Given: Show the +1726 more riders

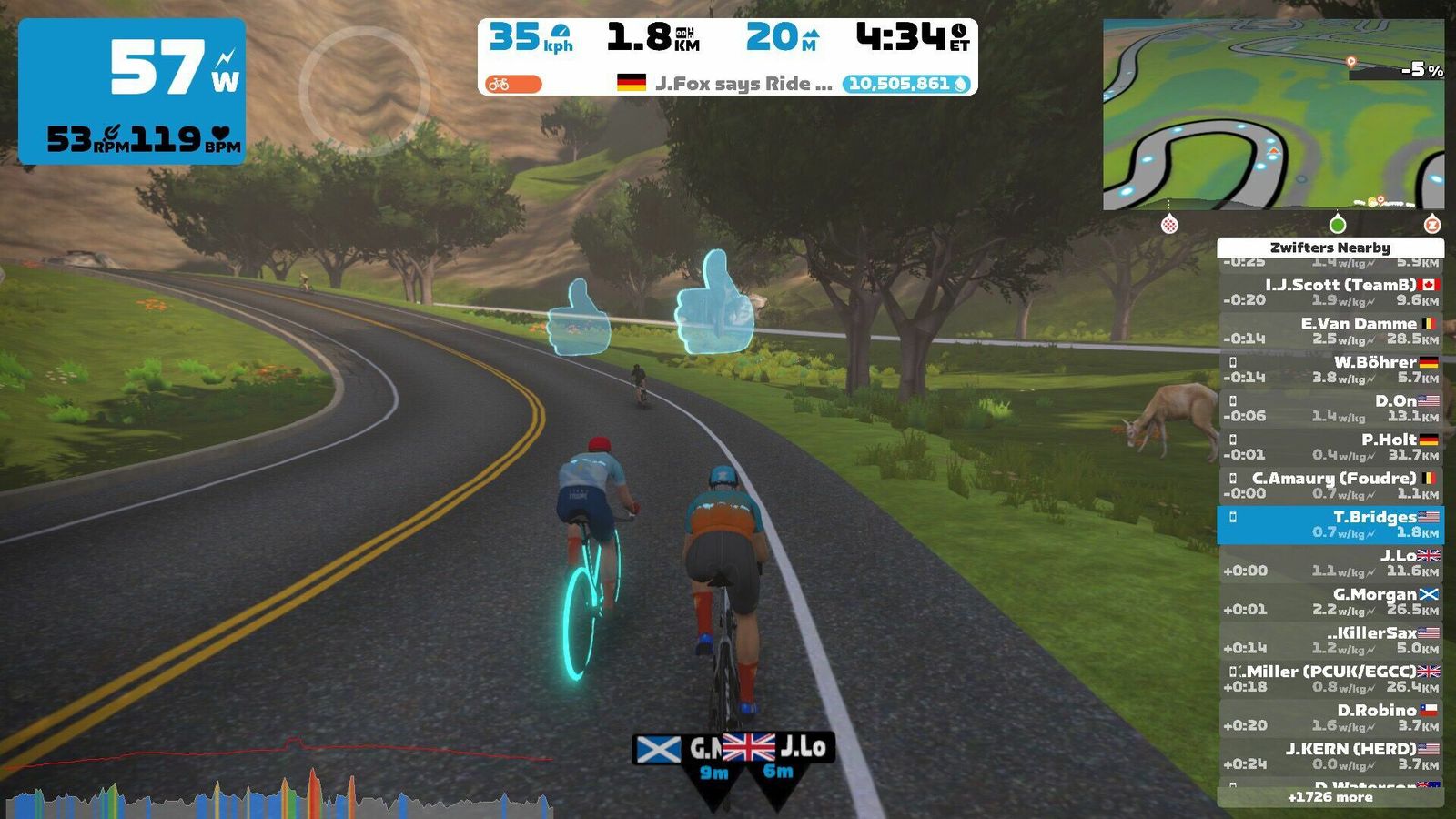Looking at the screenshot, I should point(1330,797).
